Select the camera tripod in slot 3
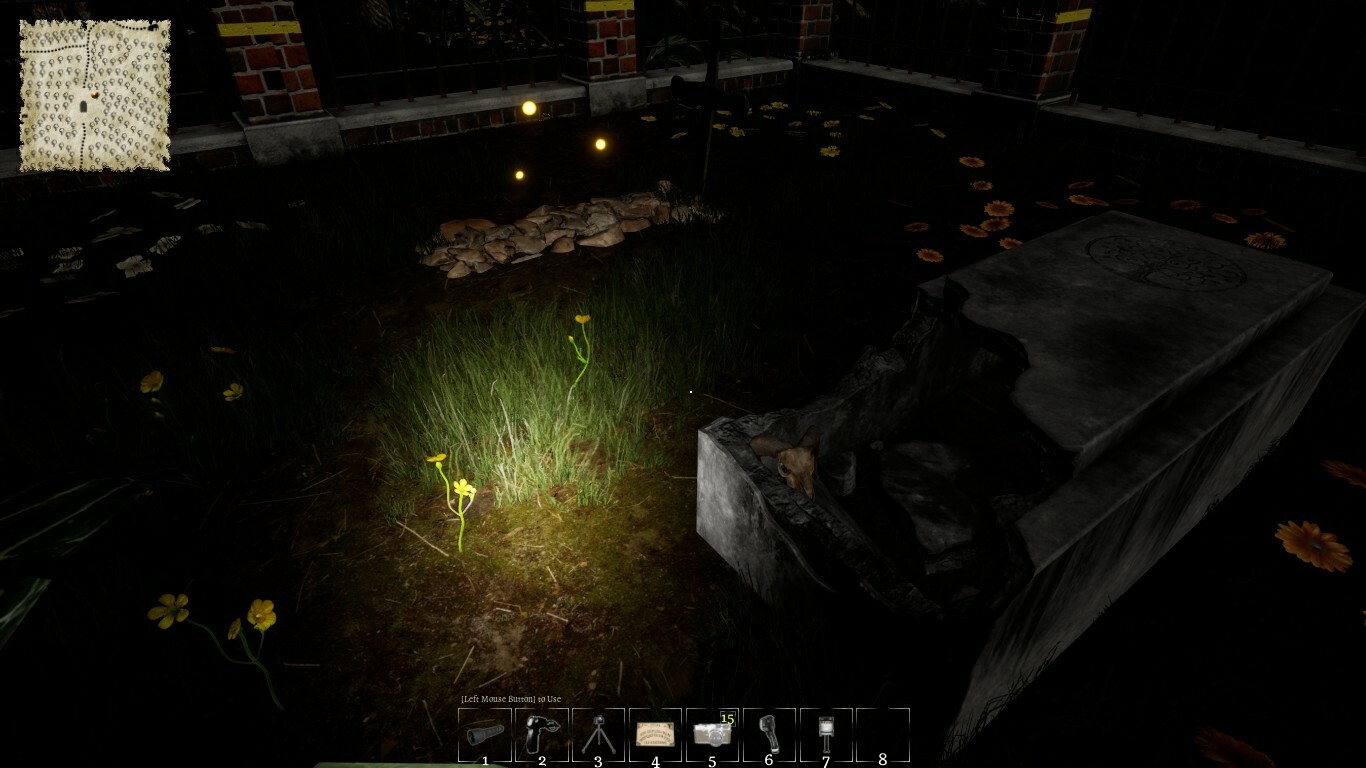 597,733
